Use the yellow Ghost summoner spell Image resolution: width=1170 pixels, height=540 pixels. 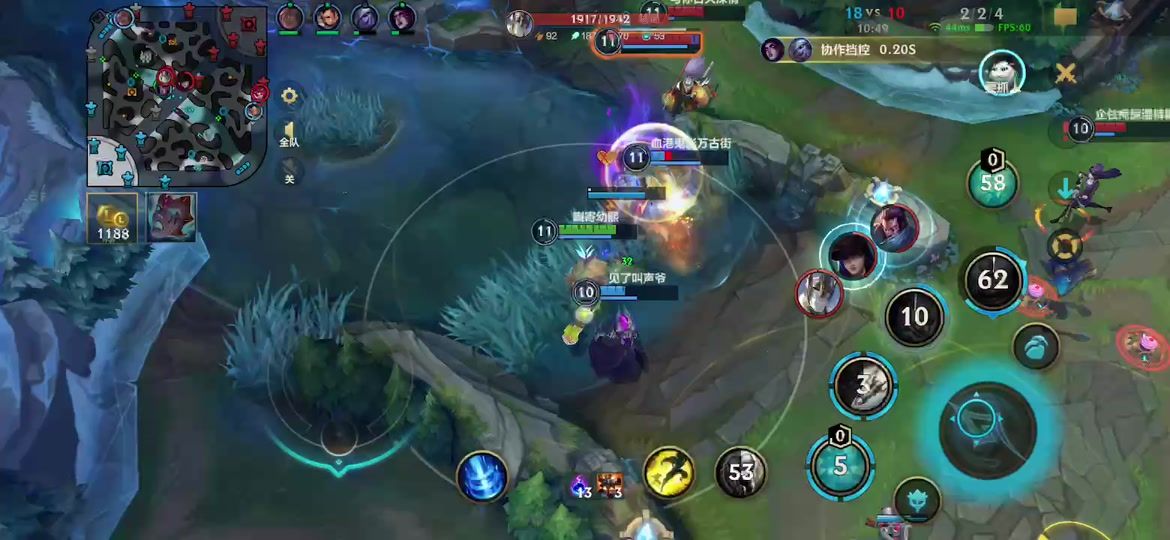click(669, 472)
